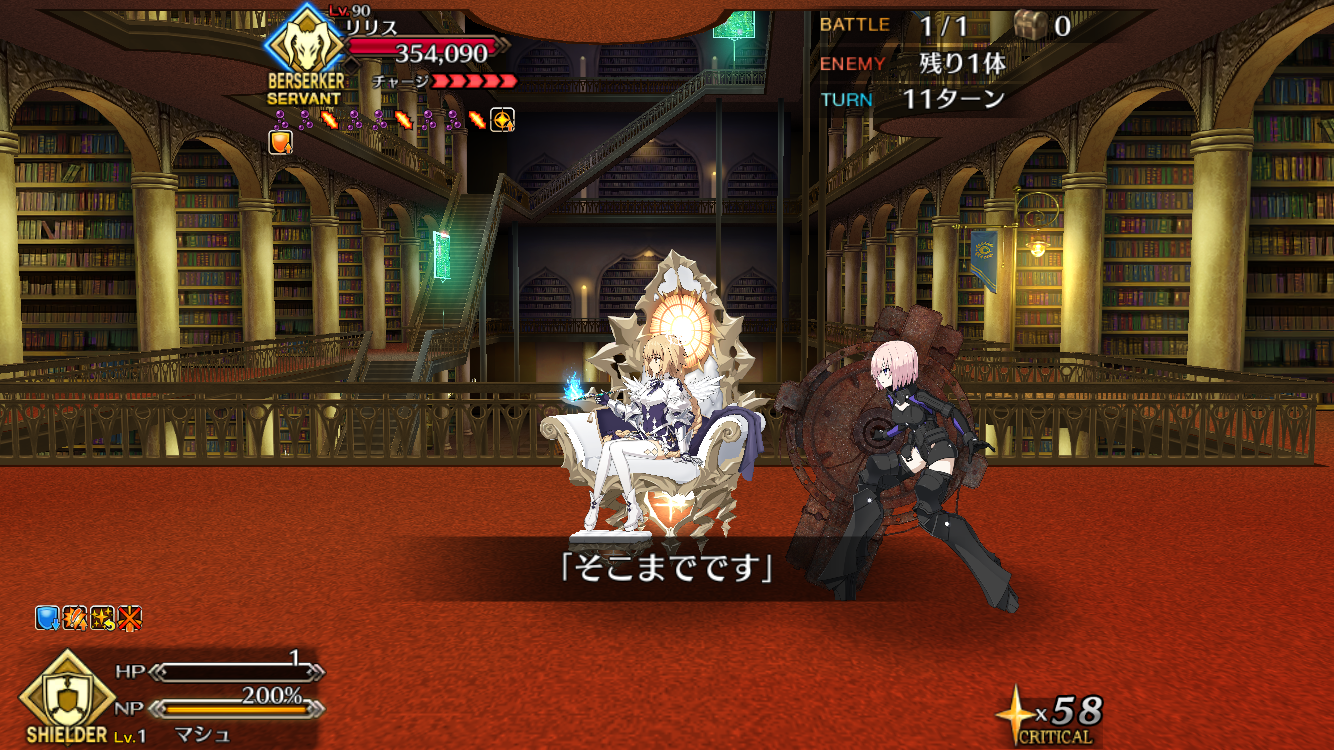1334x750 pixels.
Task: Inspect the red-crossed debuff icon above Shielder
Action: pos(129,619)
